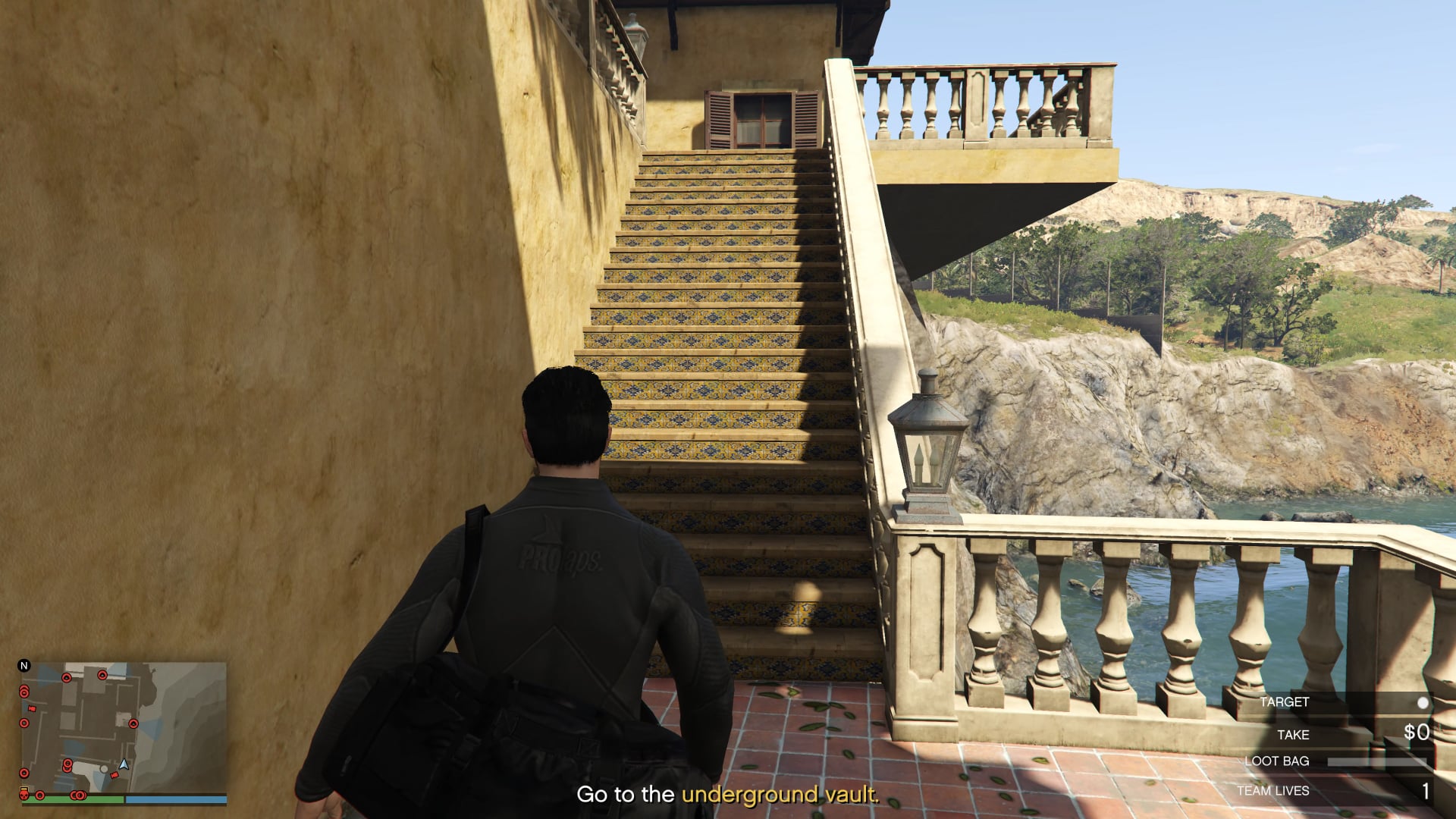The image size is (1456, 819).
Task: Click the paired enemy blips in the minimap center
Action: point(67,766)
